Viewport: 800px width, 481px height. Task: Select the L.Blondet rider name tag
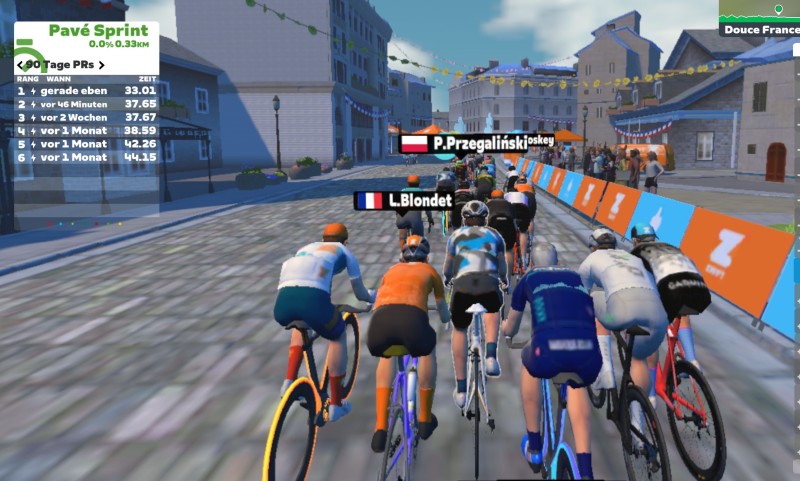pos(405,200)
